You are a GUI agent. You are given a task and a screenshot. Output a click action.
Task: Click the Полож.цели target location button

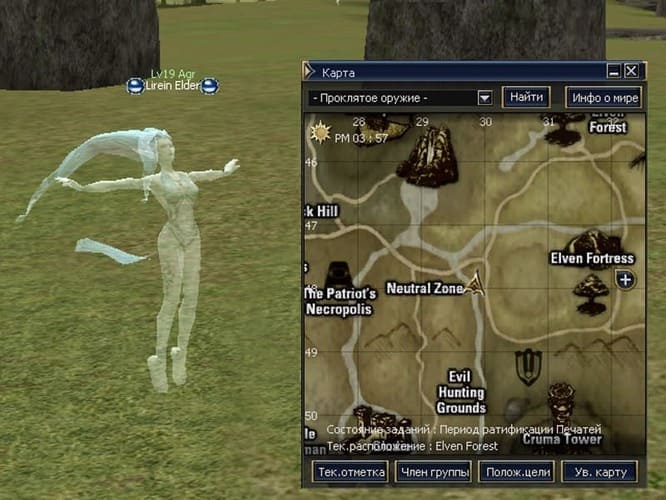[516, 472]
